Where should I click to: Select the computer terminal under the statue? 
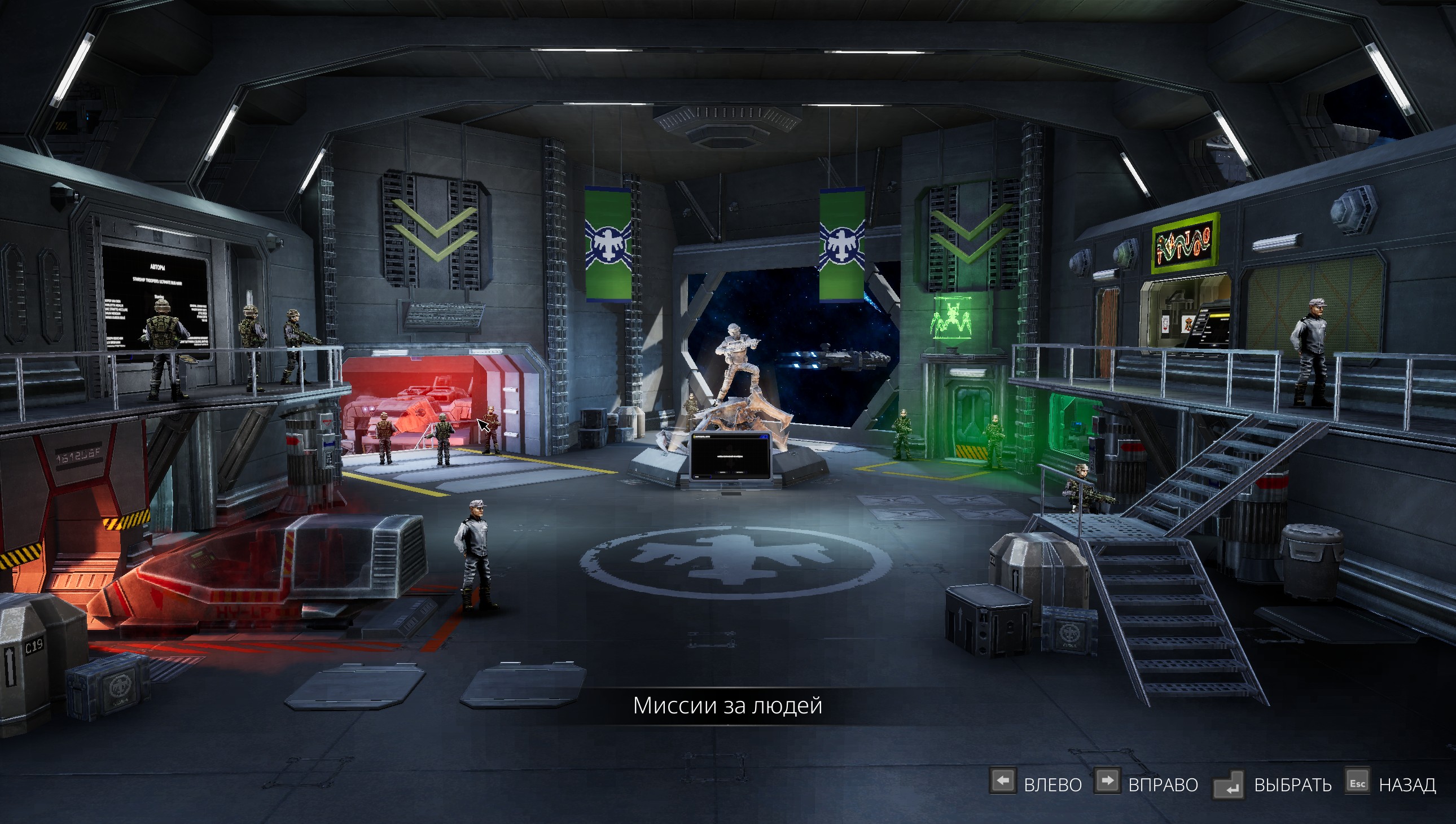coord(730,456)
